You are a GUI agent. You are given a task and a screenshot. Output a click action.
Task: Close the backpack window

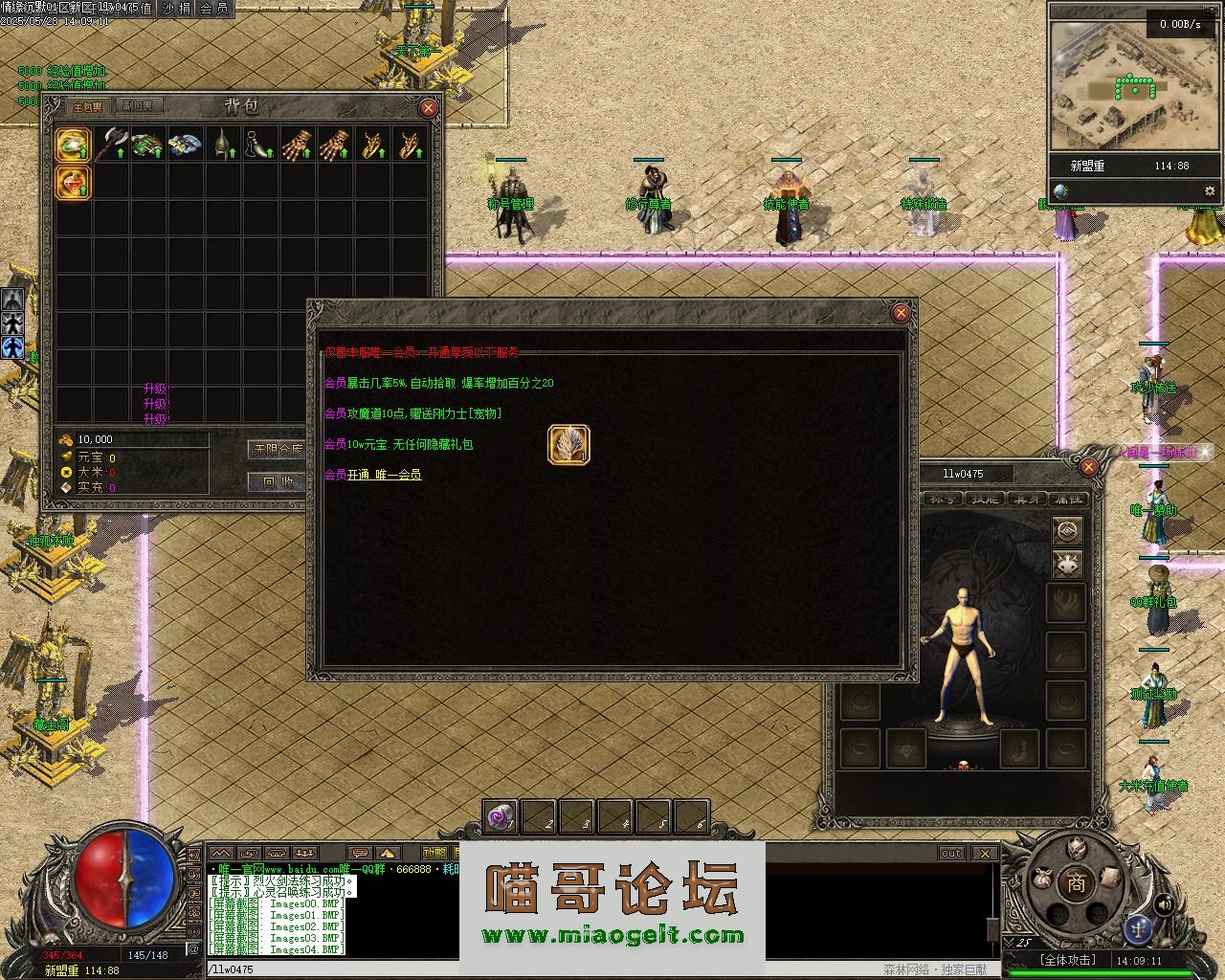pos(428,108)
